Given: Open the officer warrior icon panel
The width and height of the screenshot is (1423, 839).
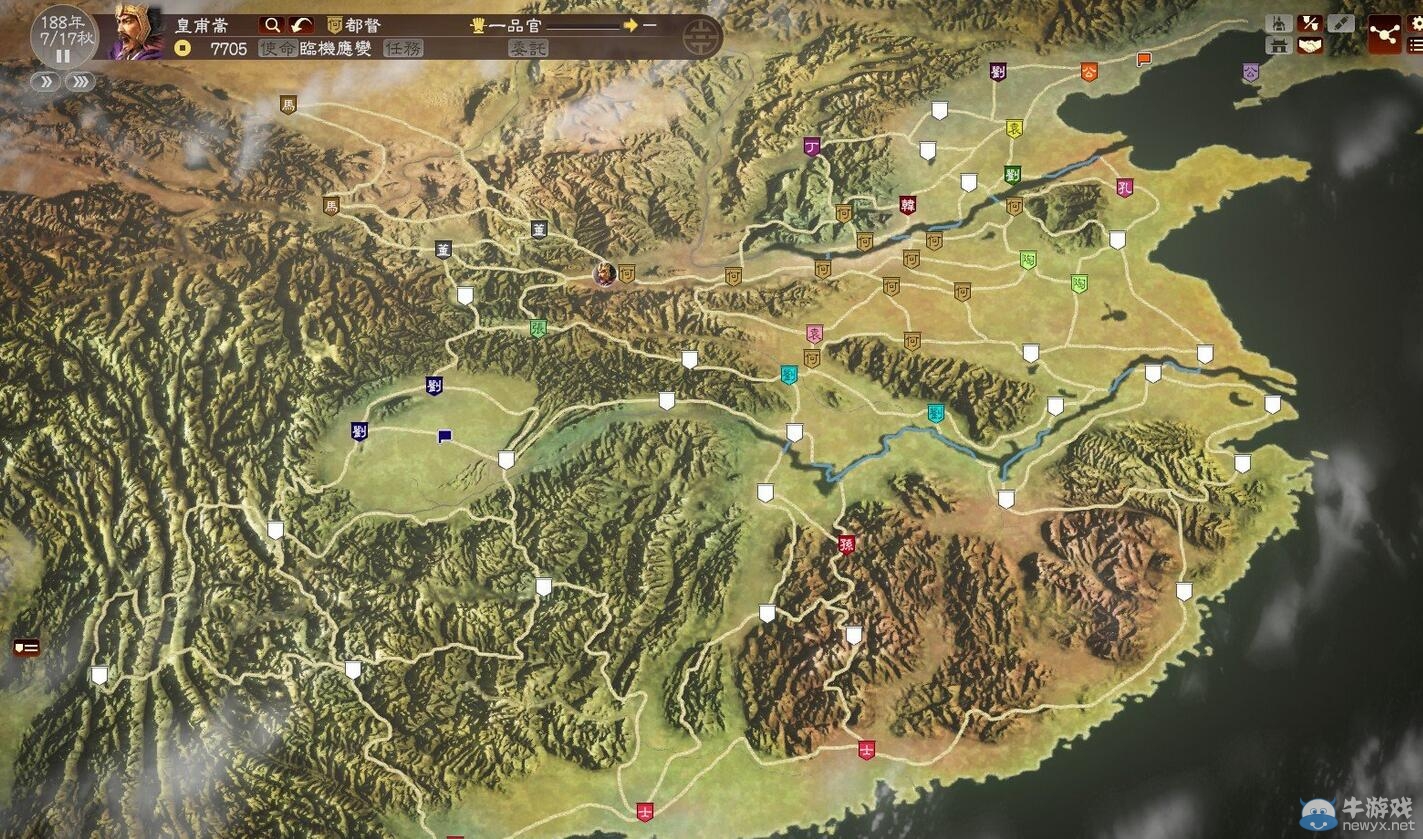Looking at the screenshot, I should point(1278,23).
